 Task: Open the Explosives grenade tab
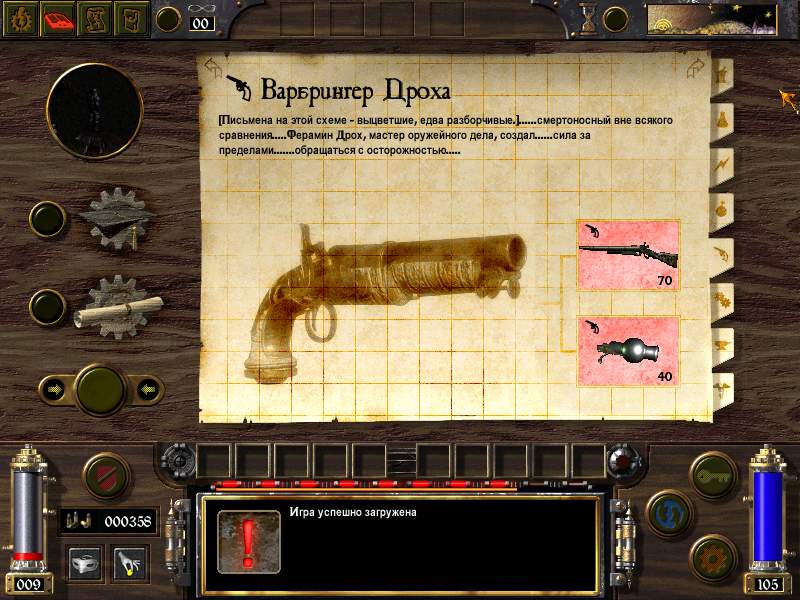tap(720, 207)
